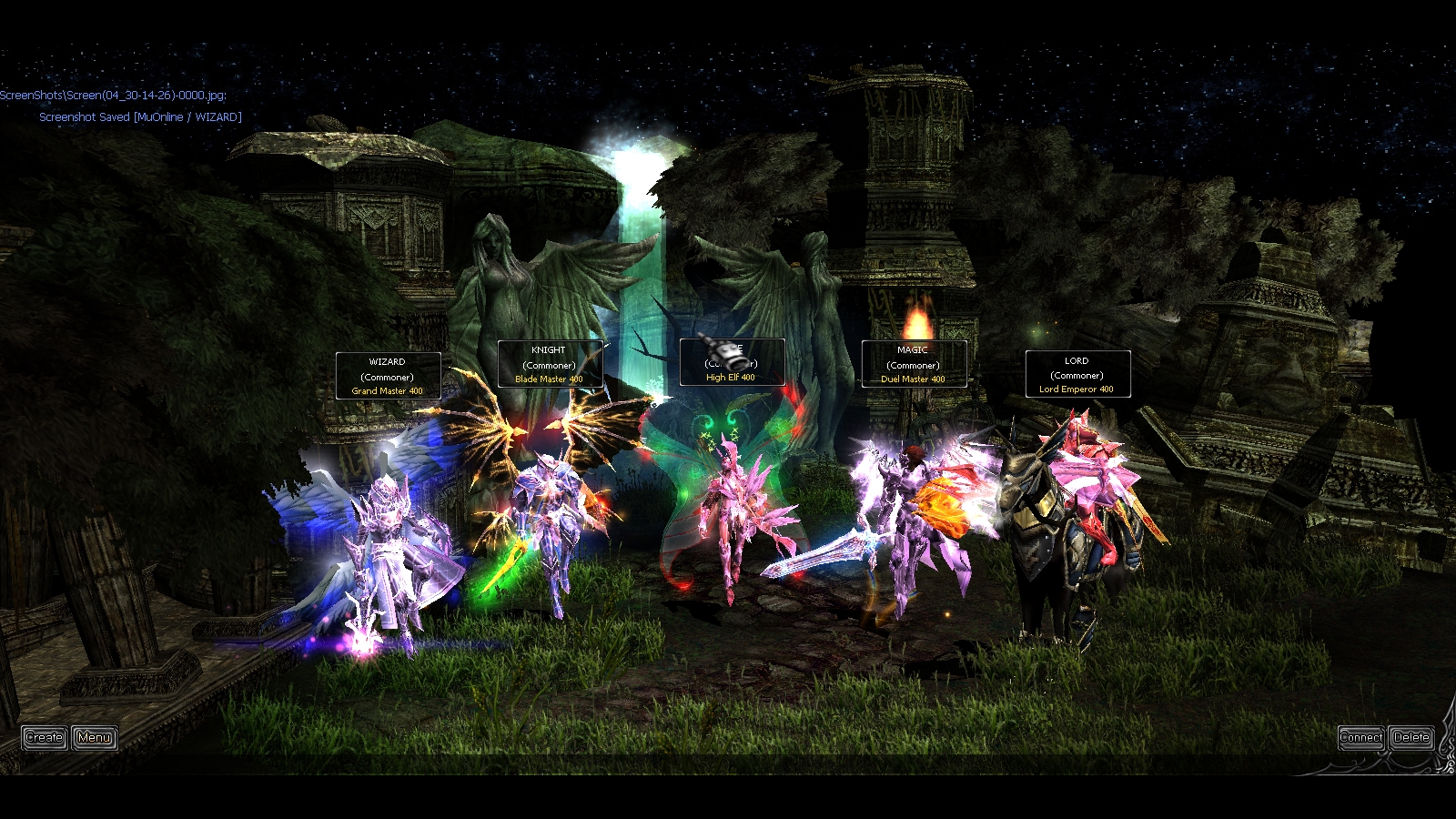Click the Create character button
The image size is (1456, 819).
44,737
